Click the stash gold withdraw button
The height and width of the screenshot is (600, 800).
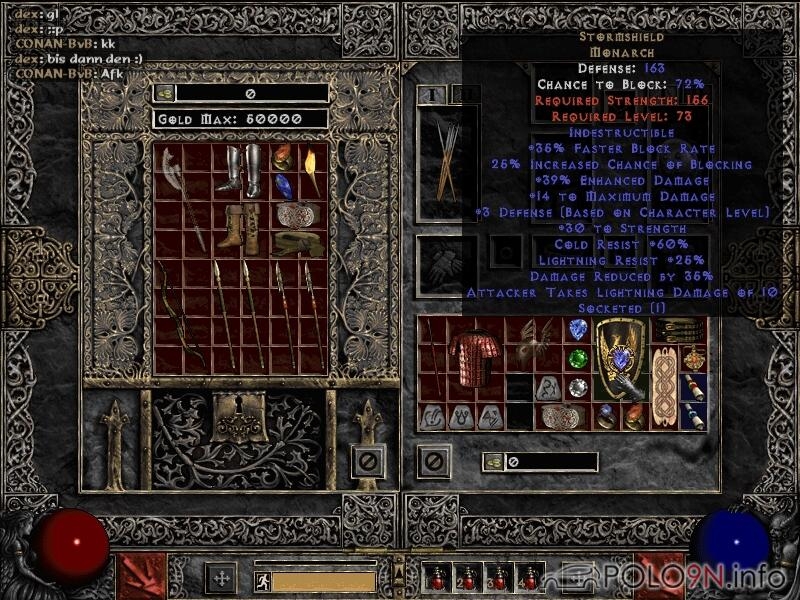click(164, 93)
